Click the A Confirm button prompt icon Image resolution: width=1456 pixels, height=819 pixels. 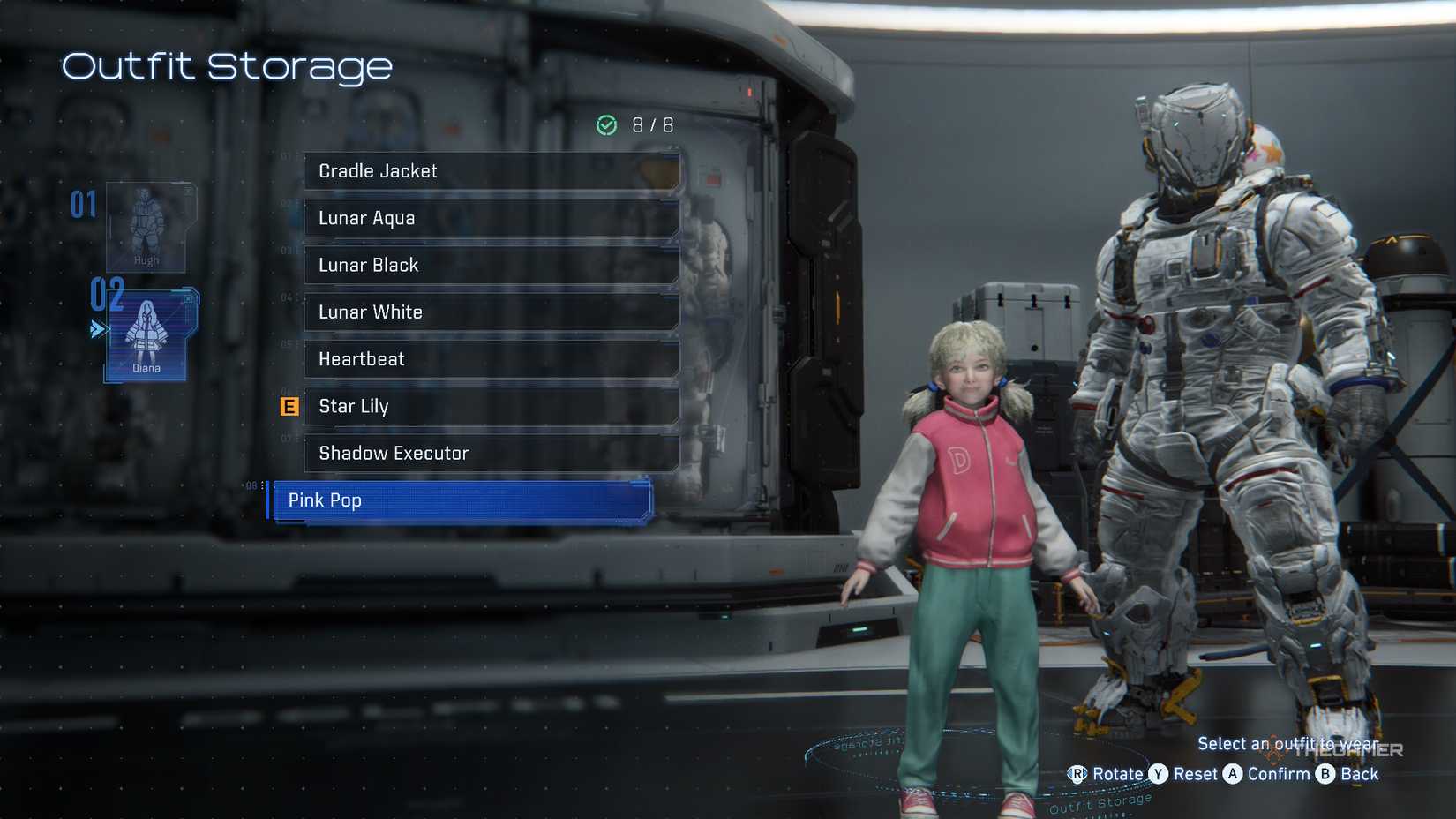tap(1232, 774)
